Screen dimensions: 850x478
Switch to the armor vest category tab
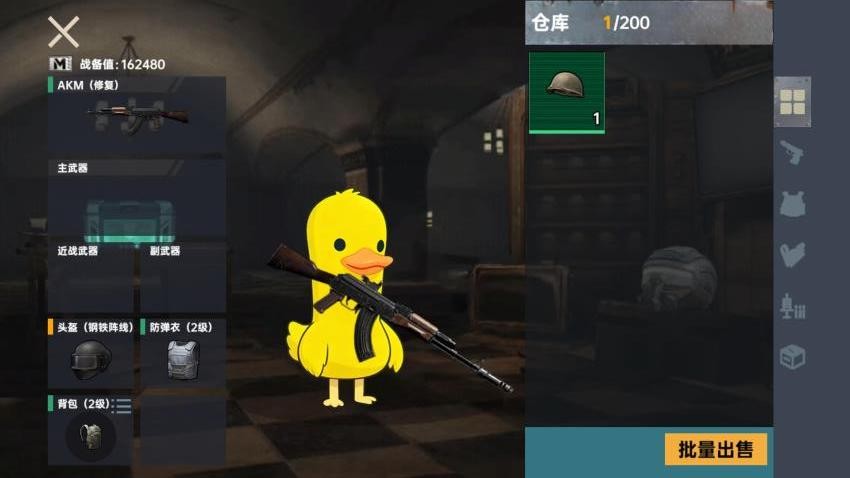(792, 204)
